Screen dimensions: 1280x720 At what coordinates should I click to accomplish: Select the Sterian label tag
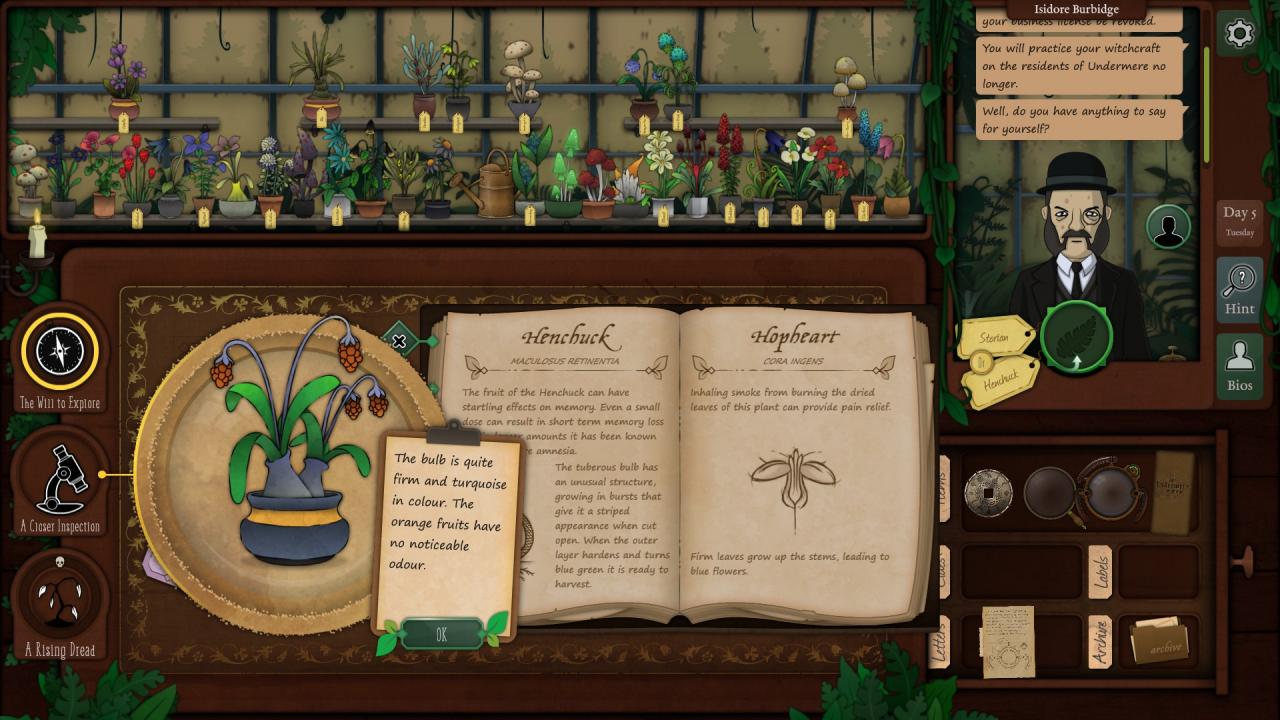[994, 337]
